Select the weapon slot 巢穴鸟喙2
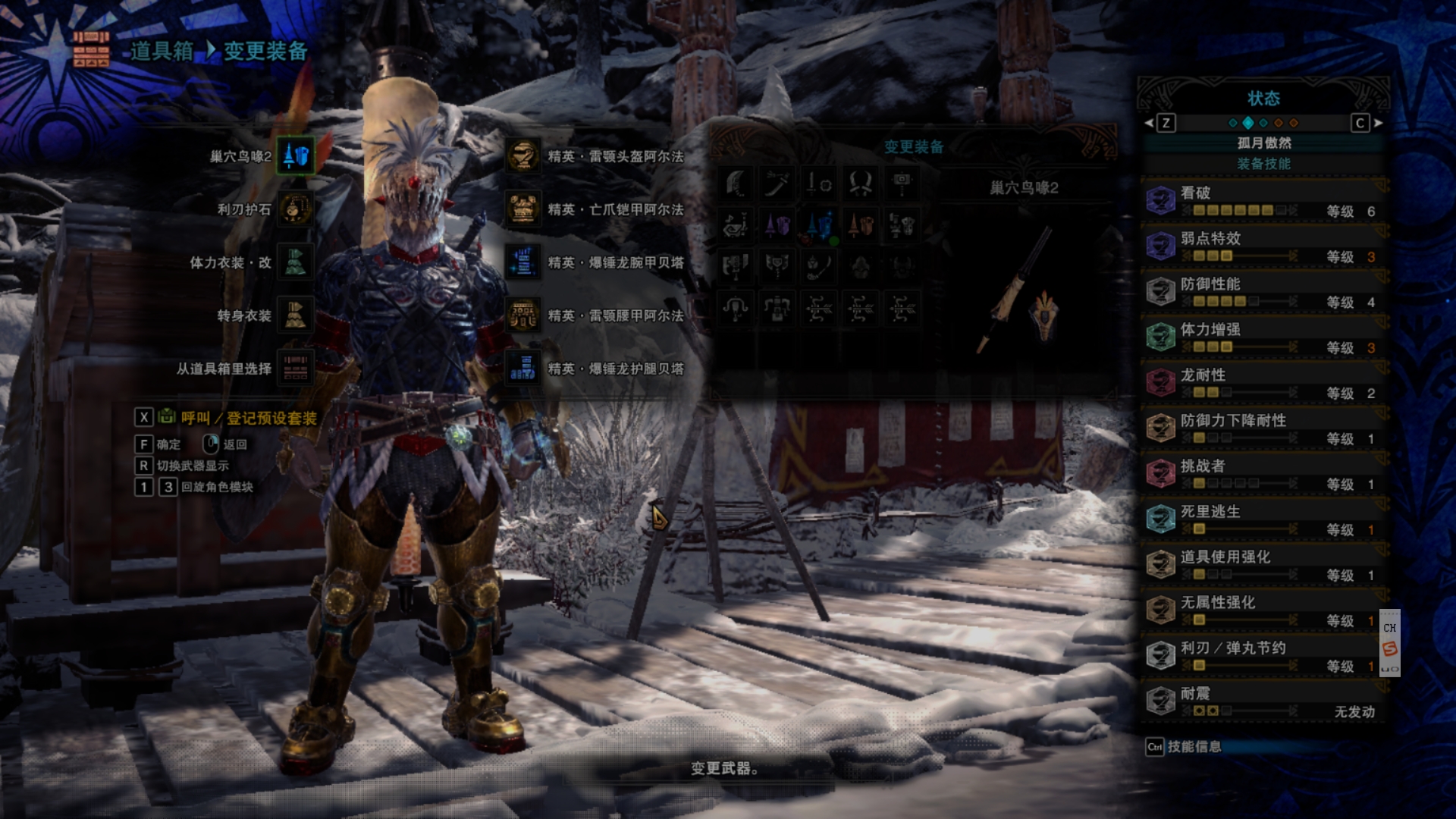The image size is (1456, 819). coord(295,156)
